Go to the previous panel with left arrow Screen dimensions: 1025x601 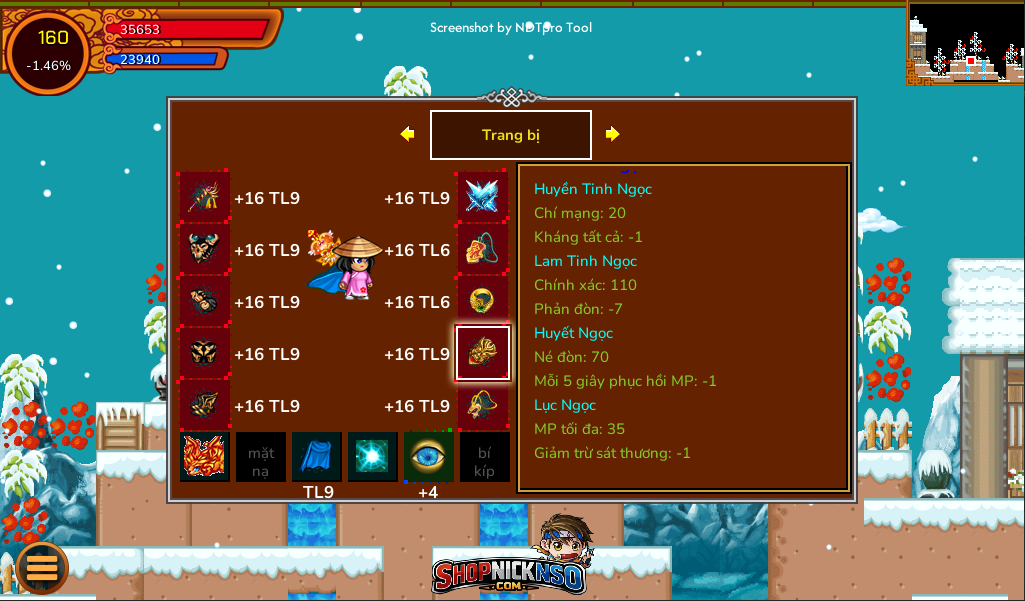[407, 134]
